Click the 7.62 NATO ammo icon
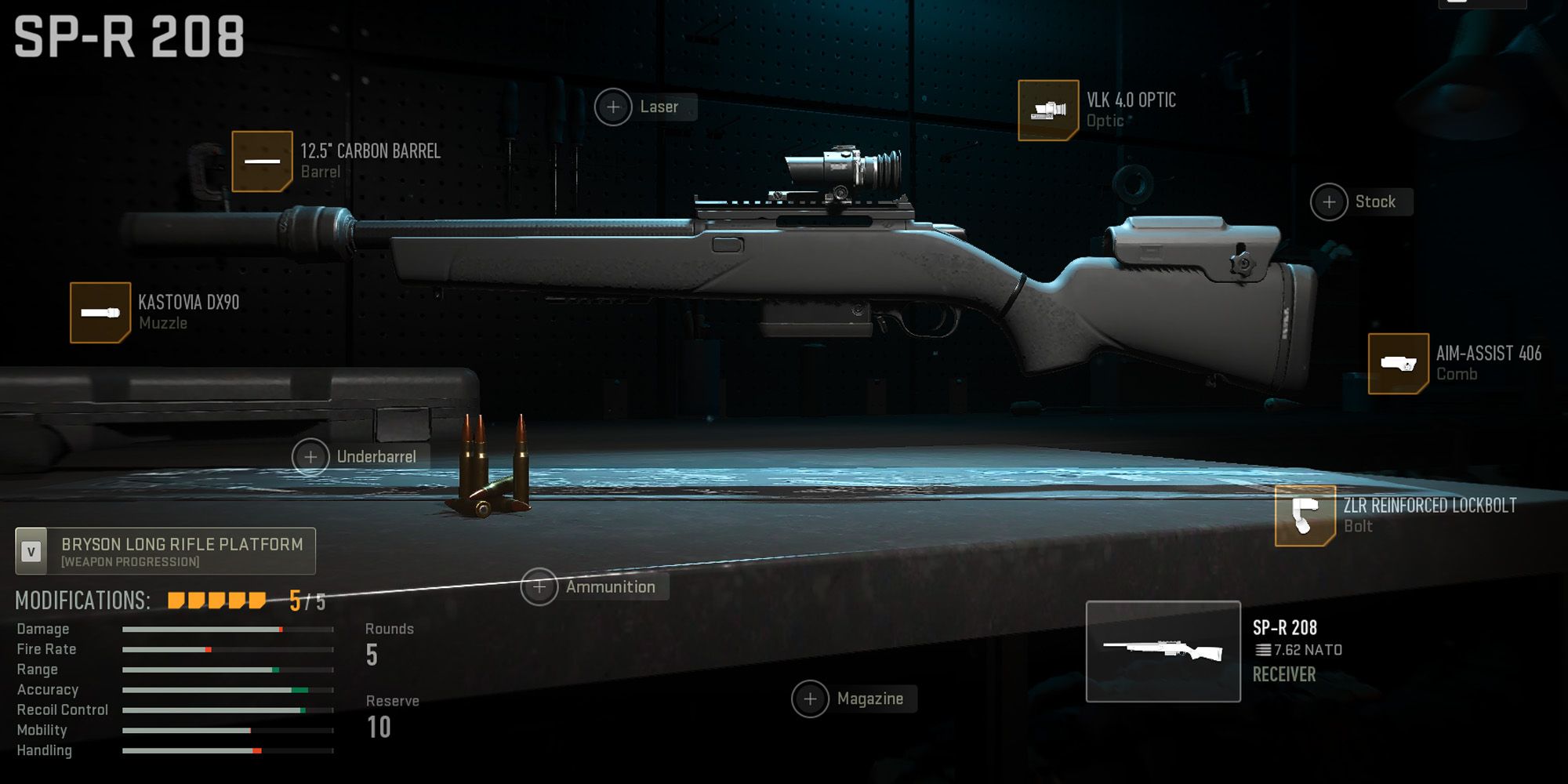 pos(1265,650)
